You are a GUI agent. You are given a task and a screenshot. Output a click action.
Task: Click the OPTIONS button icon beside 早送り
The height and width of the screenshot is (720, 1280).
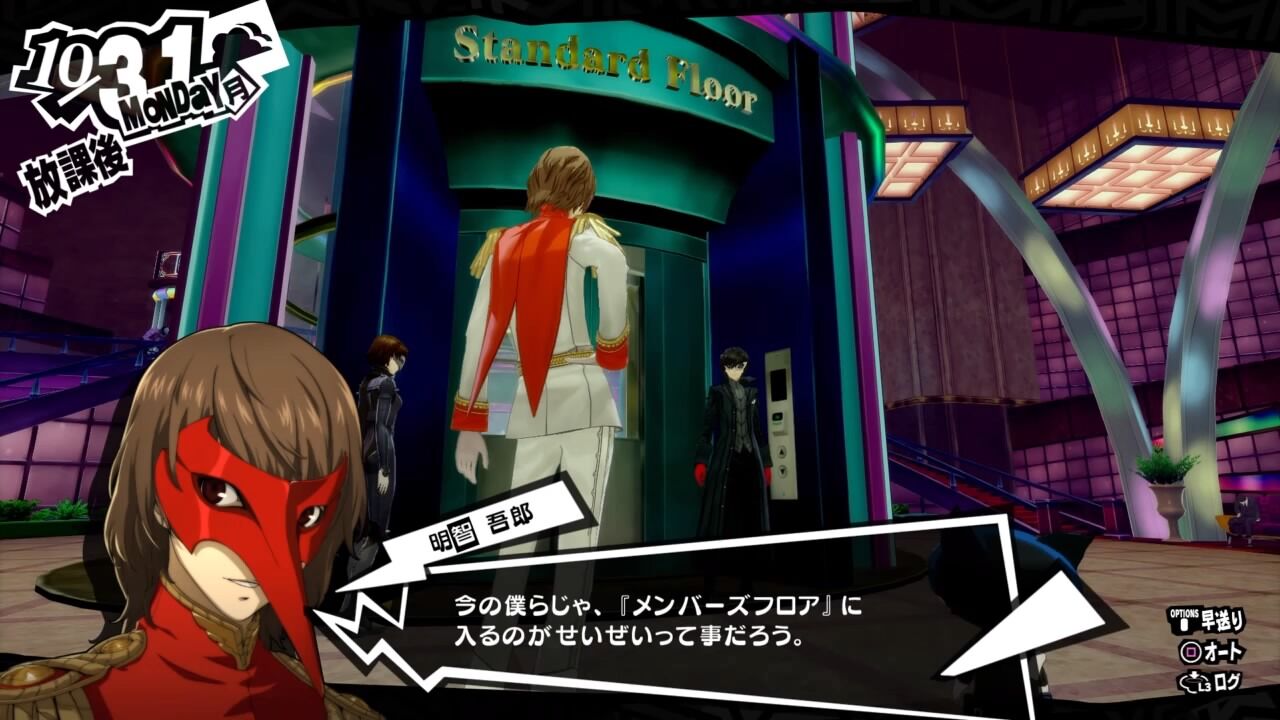click(x=1186, y=626)
